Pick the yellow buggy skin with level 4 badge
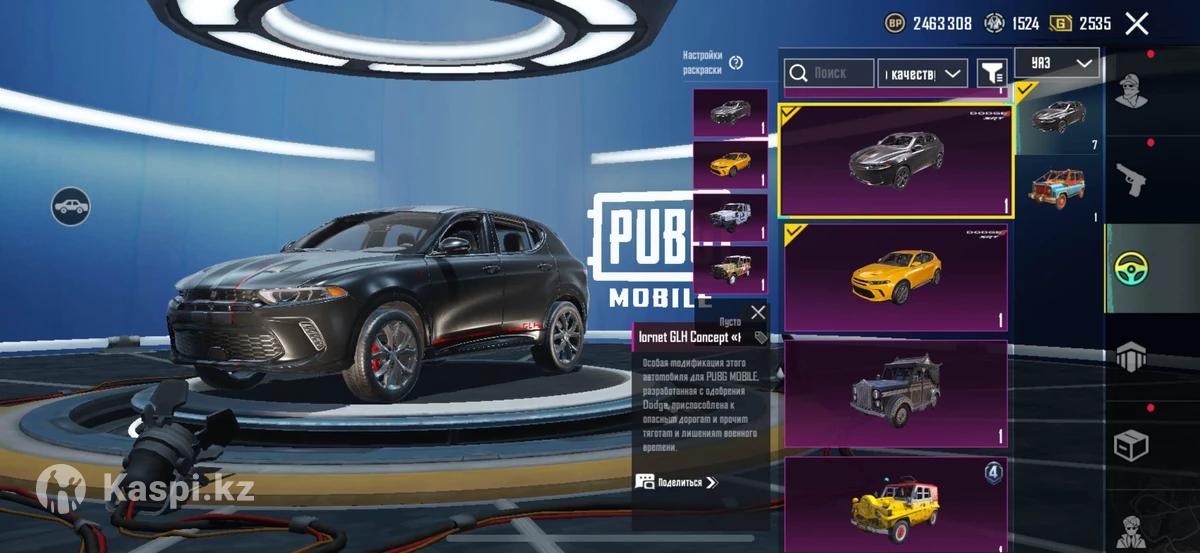Image resolution: width=1200 pixels, height=553 pixels. coord(896,503)
